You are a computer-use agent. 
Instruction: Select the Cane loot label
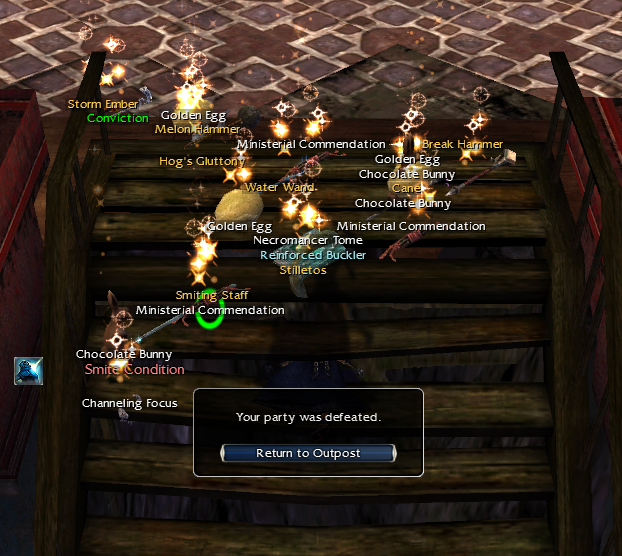pos(406,188)
